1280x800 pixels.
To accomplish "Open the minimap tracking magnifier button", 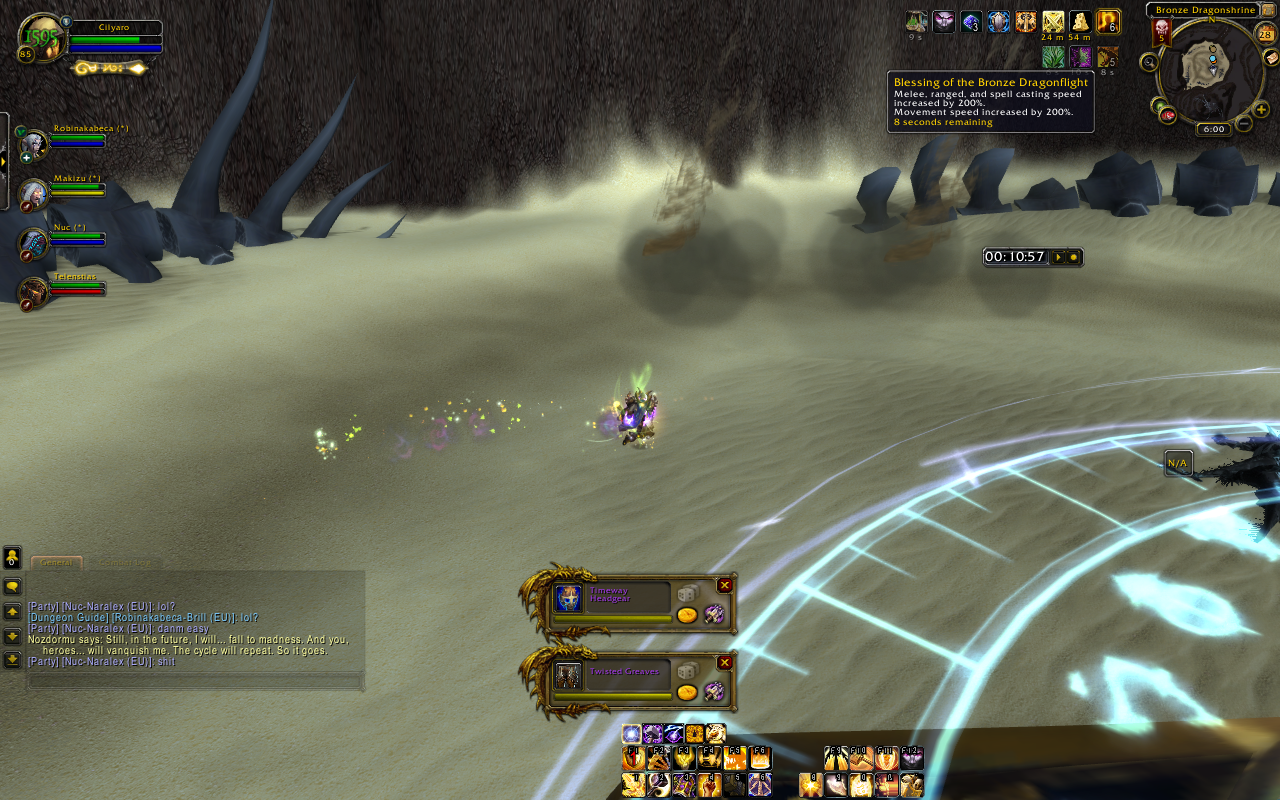I will pos(1150,62).
